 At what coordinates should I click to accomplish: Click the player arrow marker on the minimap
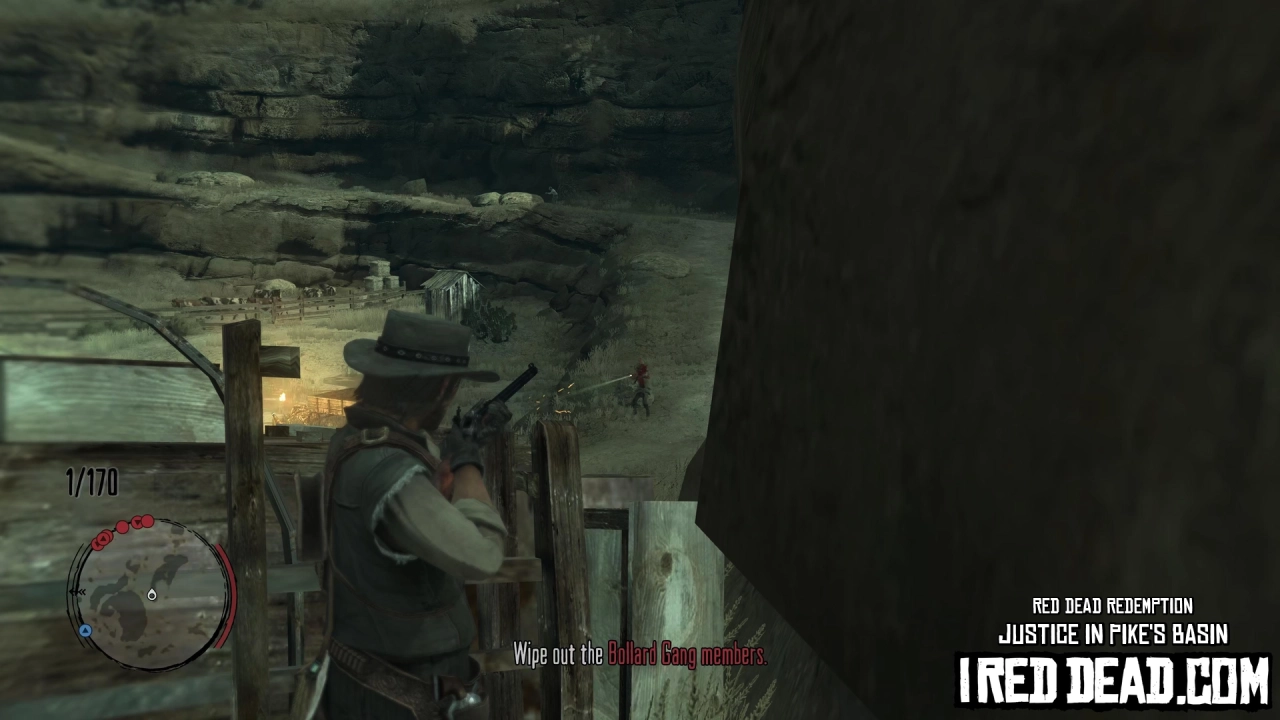pyautogui.click(x=152, y=596)
